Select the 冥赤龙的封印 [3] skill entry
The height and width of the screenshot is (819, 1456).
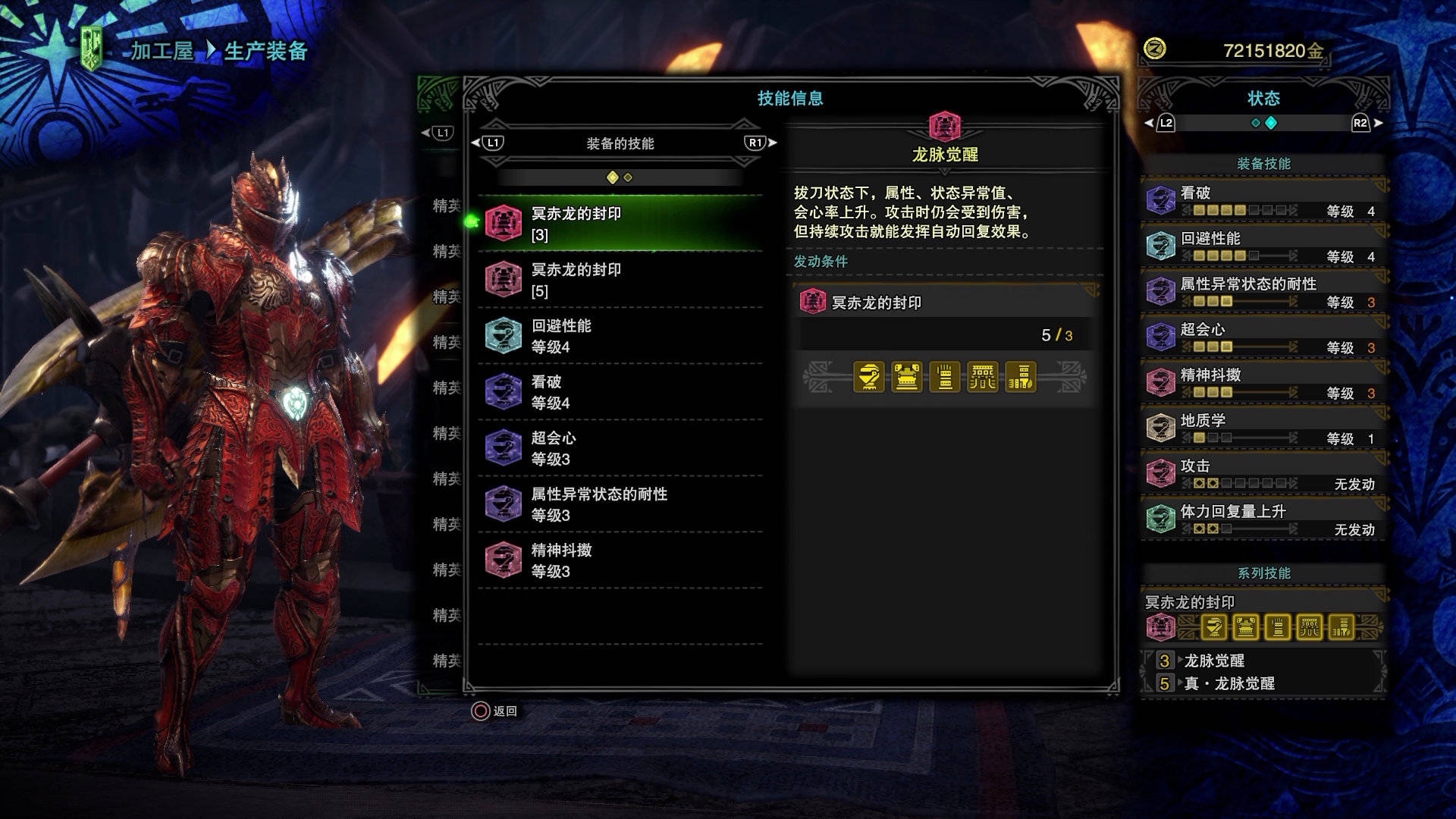tap(620, 224)
